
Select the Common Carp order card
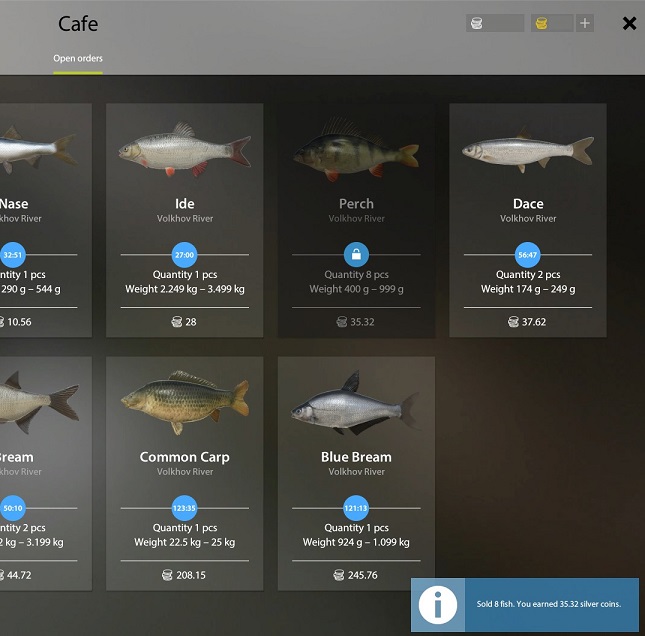coord(185,473)
